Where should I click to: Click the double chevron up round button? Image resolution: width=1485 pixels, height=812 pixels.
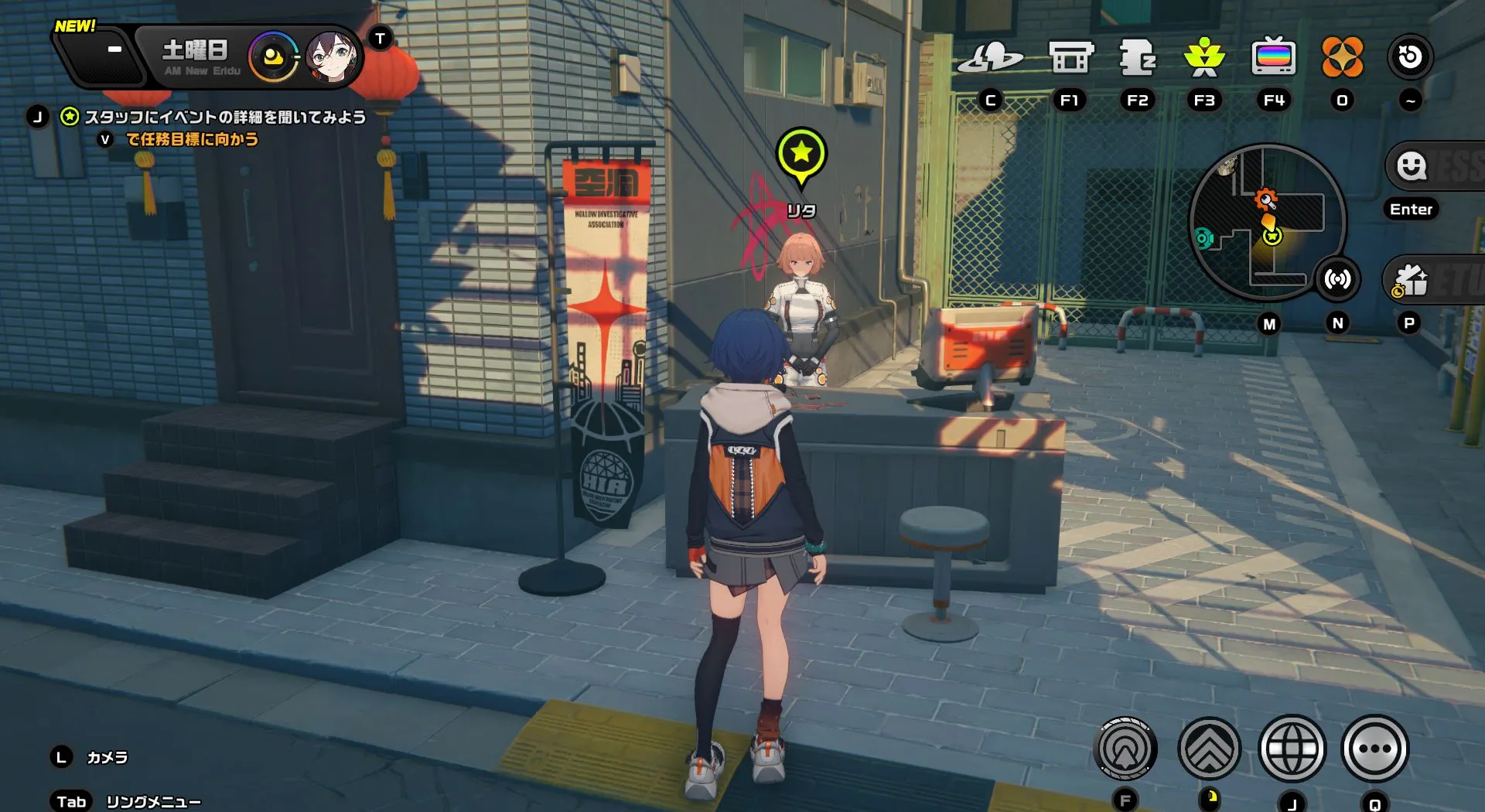point(1208,749)
